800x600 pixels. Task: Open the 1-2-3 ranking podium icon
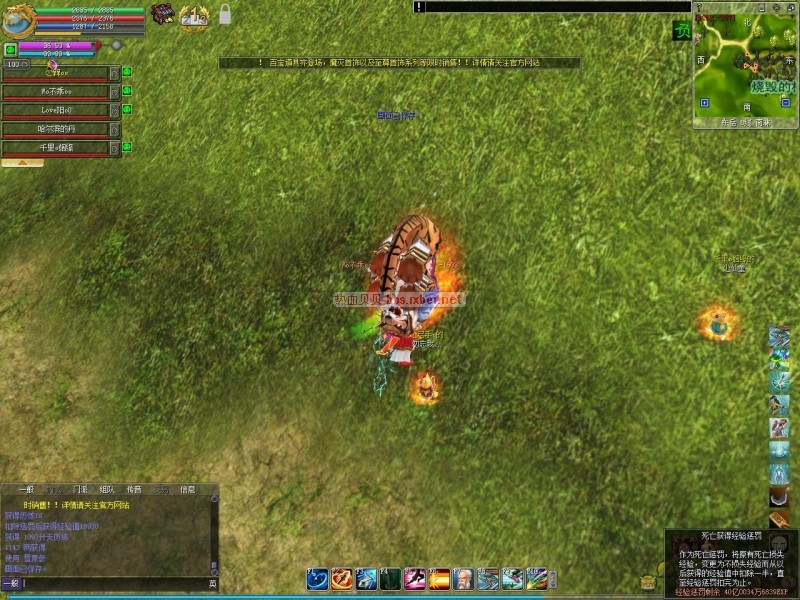click(x=194, y=16)
